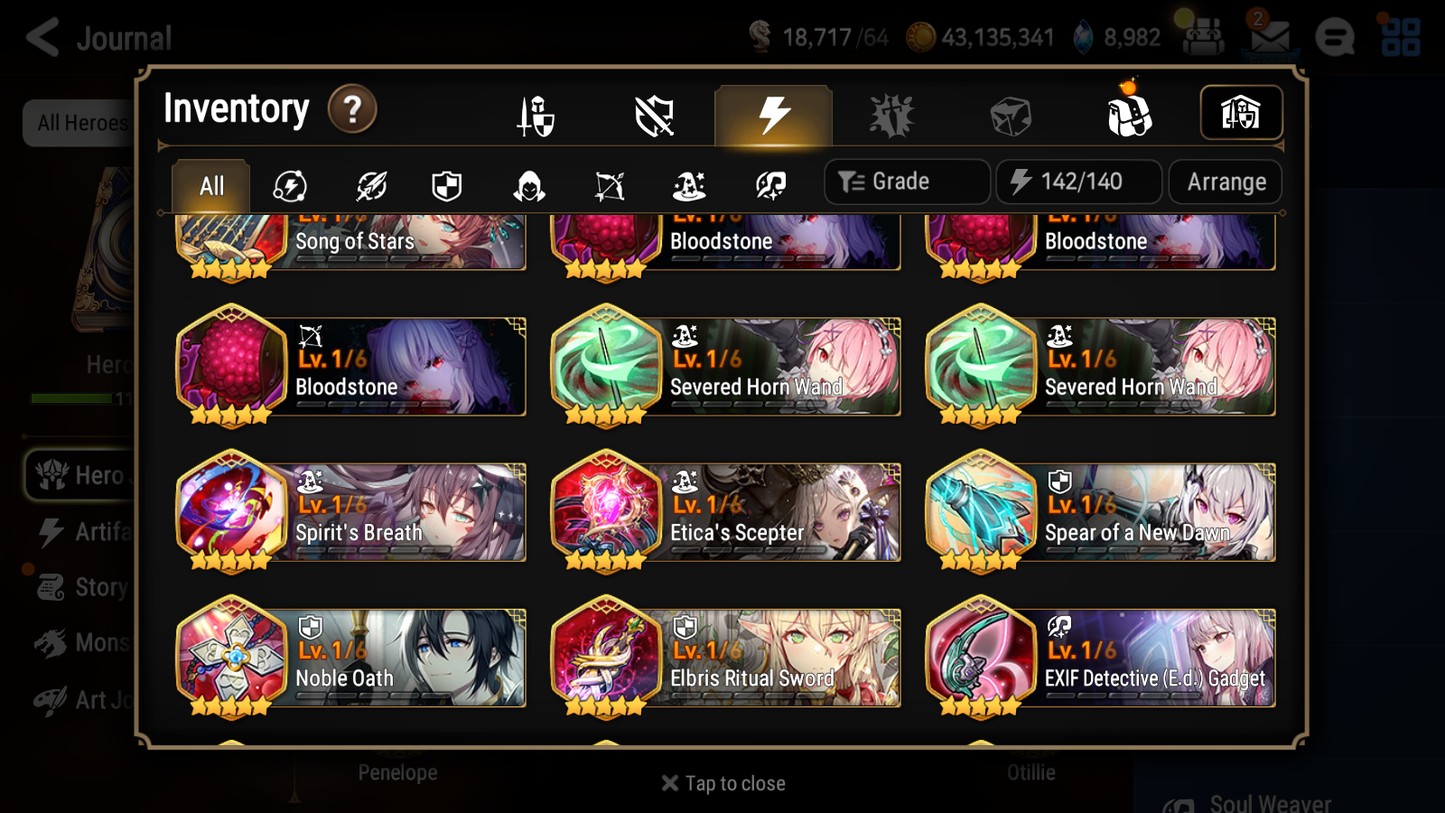Open the Grade sorting dropdown
The width and height of the screenshot is (1445, 813).
point(906,181)
